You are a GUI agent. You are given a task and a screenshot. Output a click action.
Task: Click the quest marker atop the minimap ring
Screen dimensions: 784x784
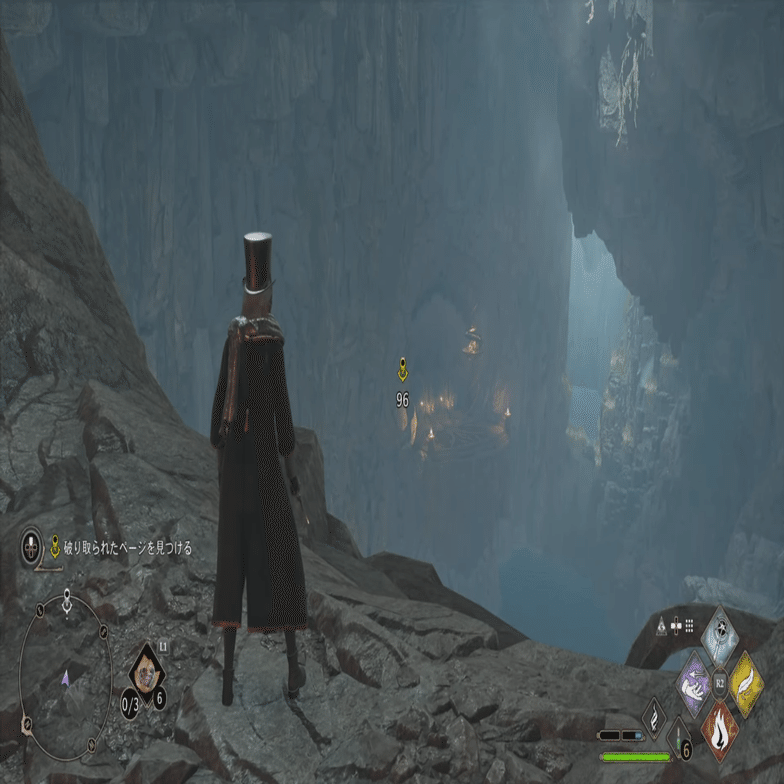(x=66, y=603)
